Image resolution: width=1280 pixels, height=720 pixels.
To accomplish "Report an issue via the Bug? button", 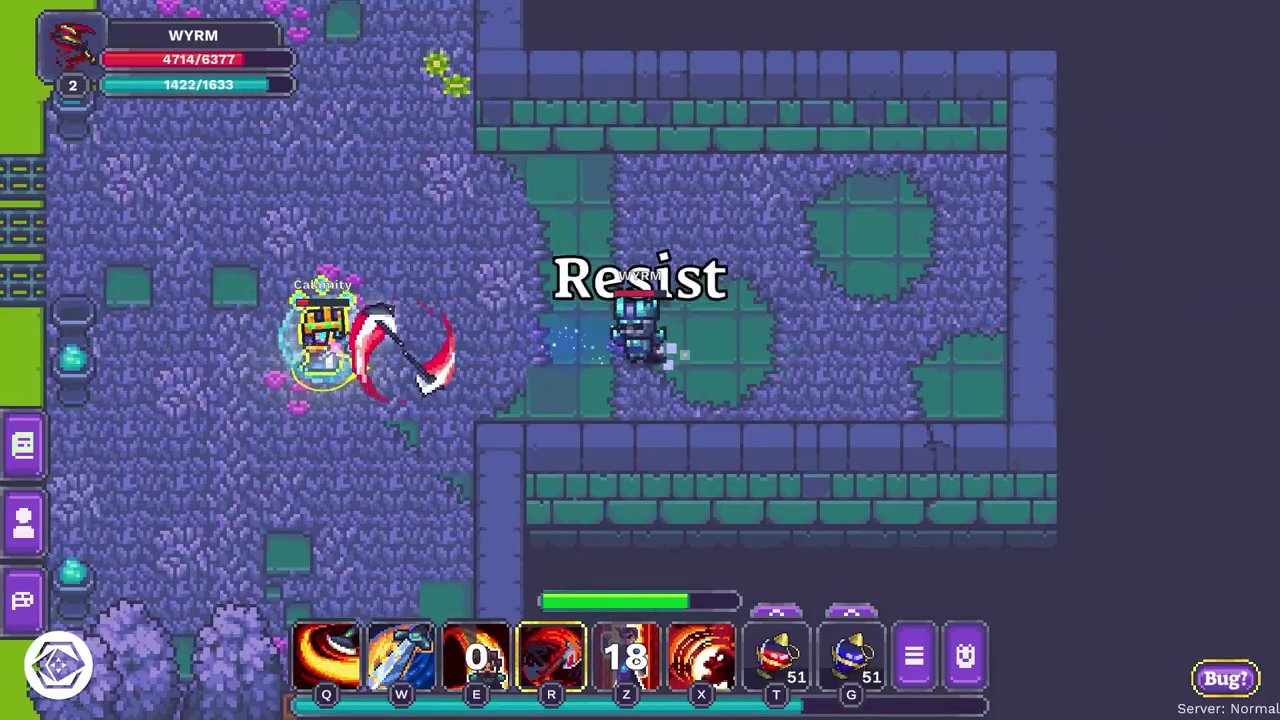I will 1225,678.
